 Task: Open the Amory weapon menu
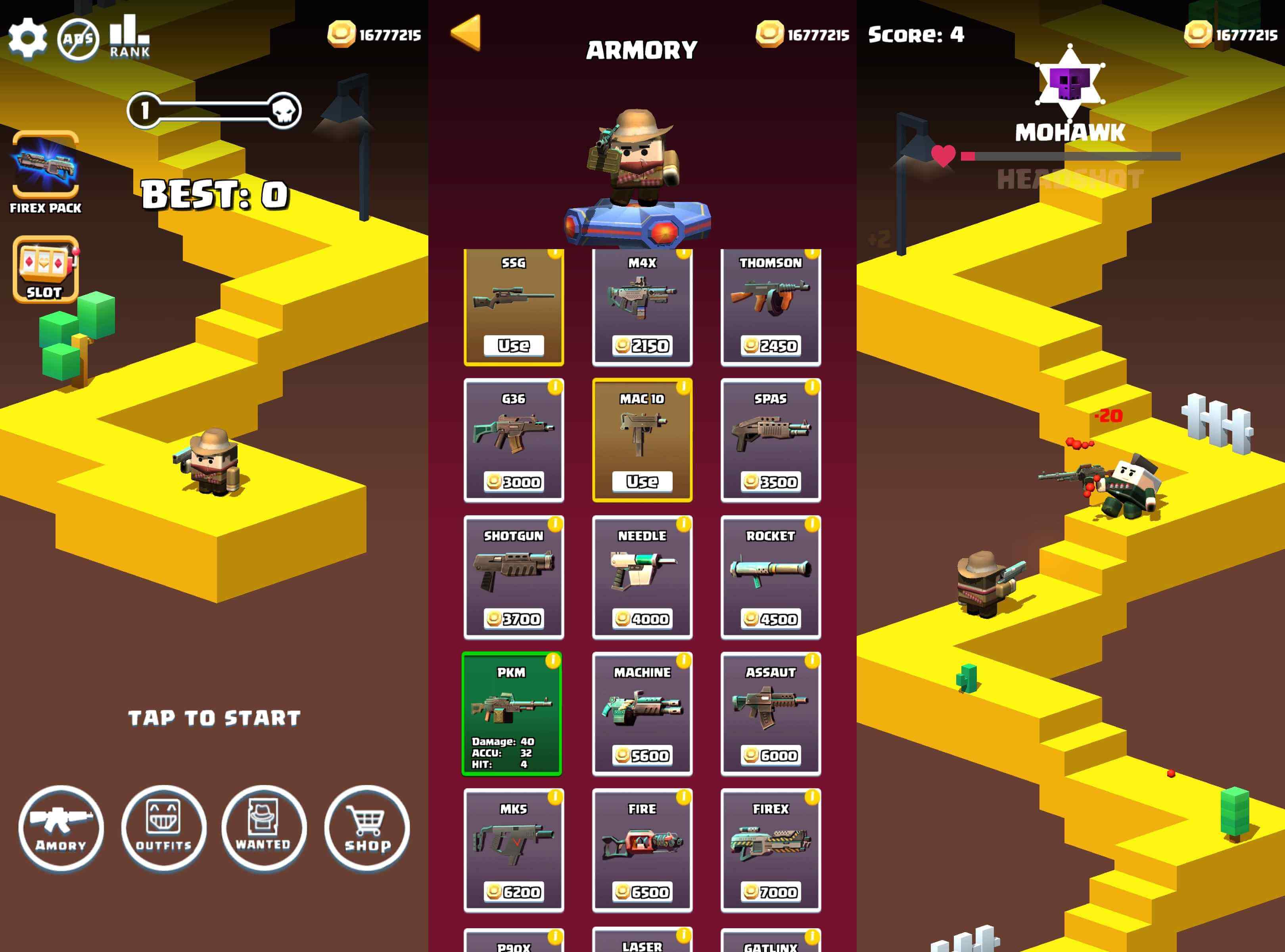(x=61, y=828)
